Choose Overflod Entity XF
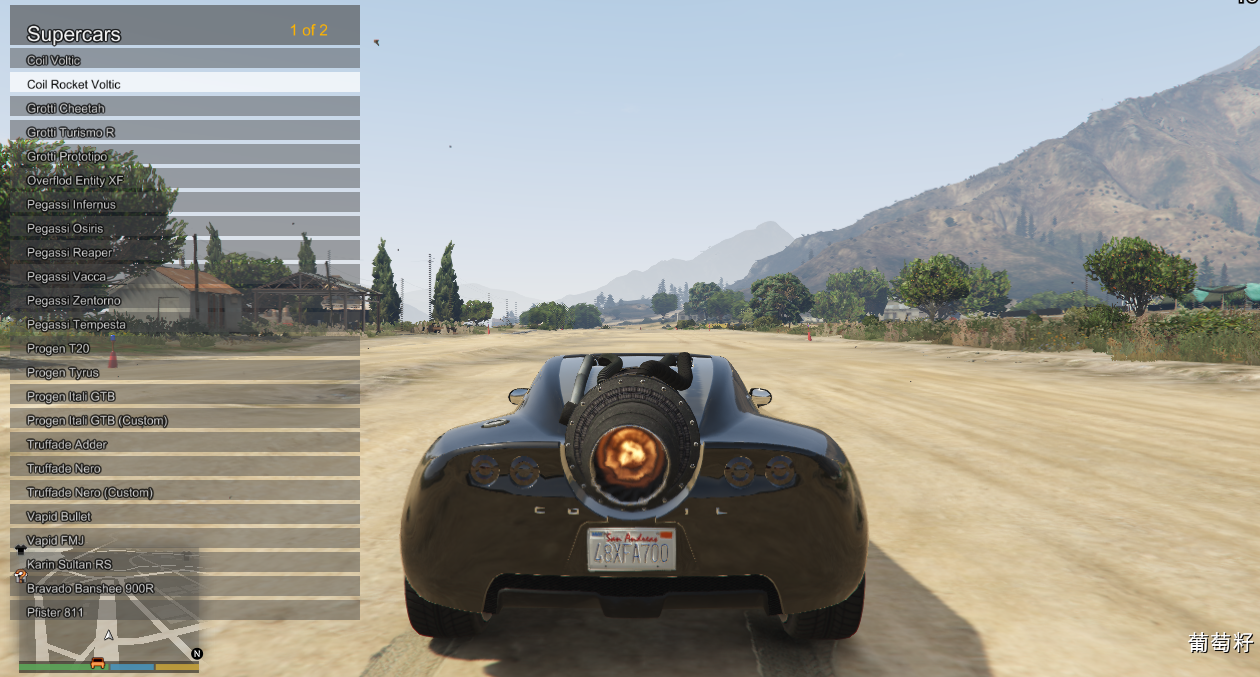This screenshot has width=1260, height=677. coord(185,180)
